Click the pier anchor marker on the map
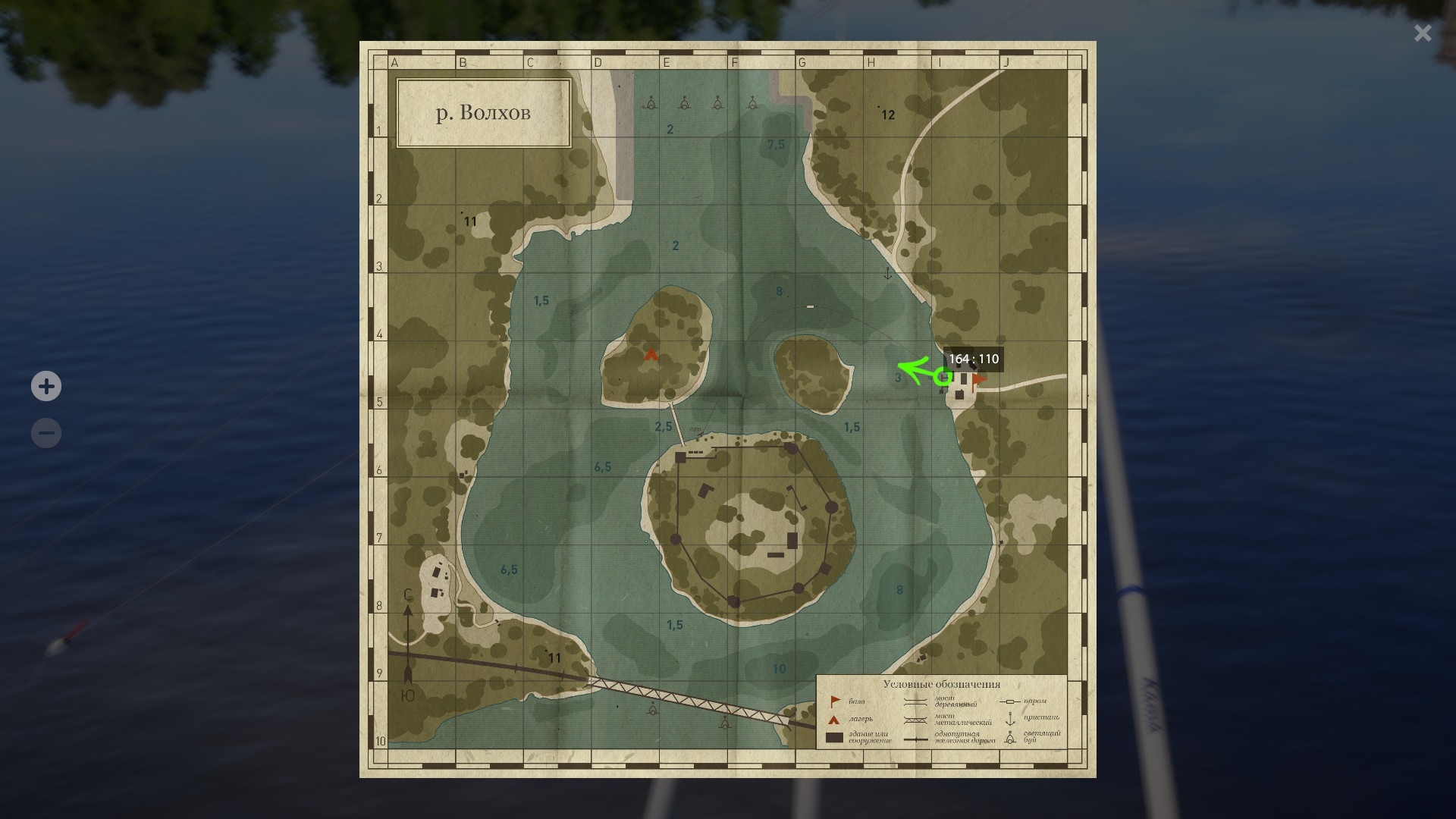Viewport: 1456px width, 819px height. click(888, 273)
